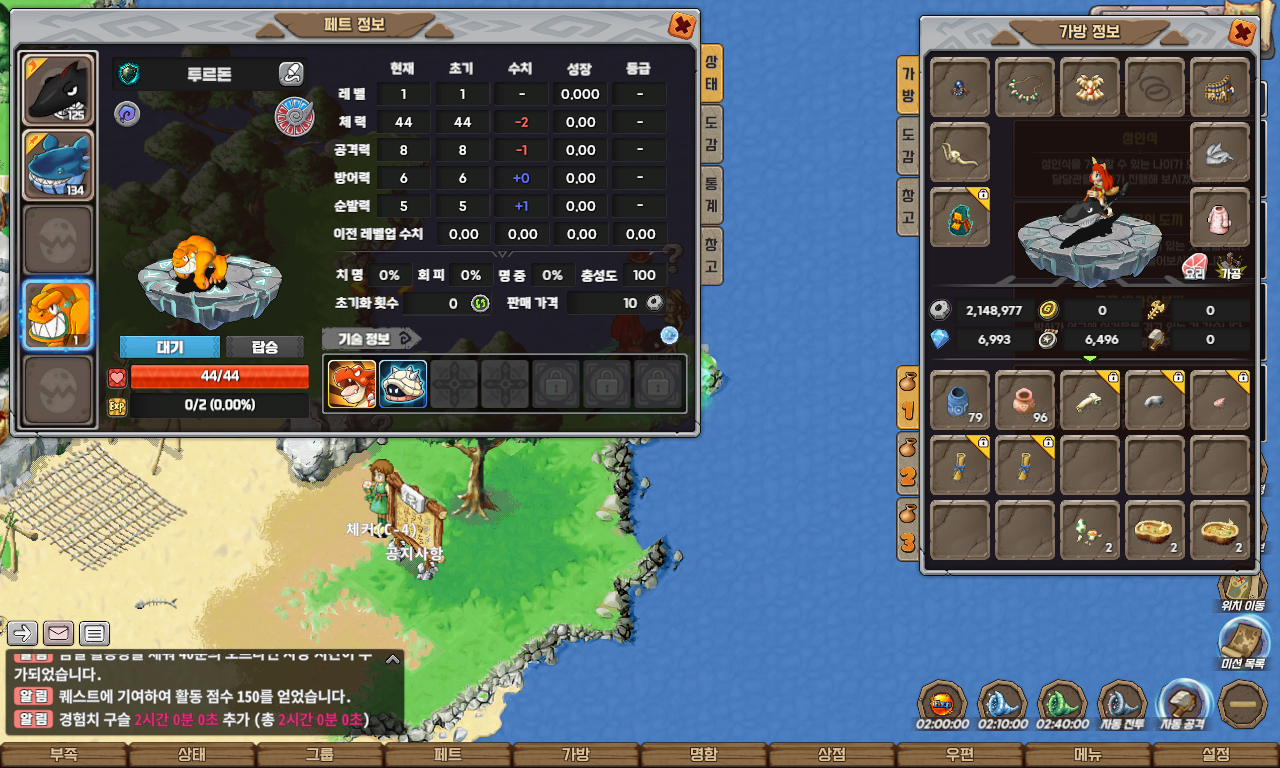Close the bag info window
This screenshot has width=1280, height=768.
click(1242, 33)
